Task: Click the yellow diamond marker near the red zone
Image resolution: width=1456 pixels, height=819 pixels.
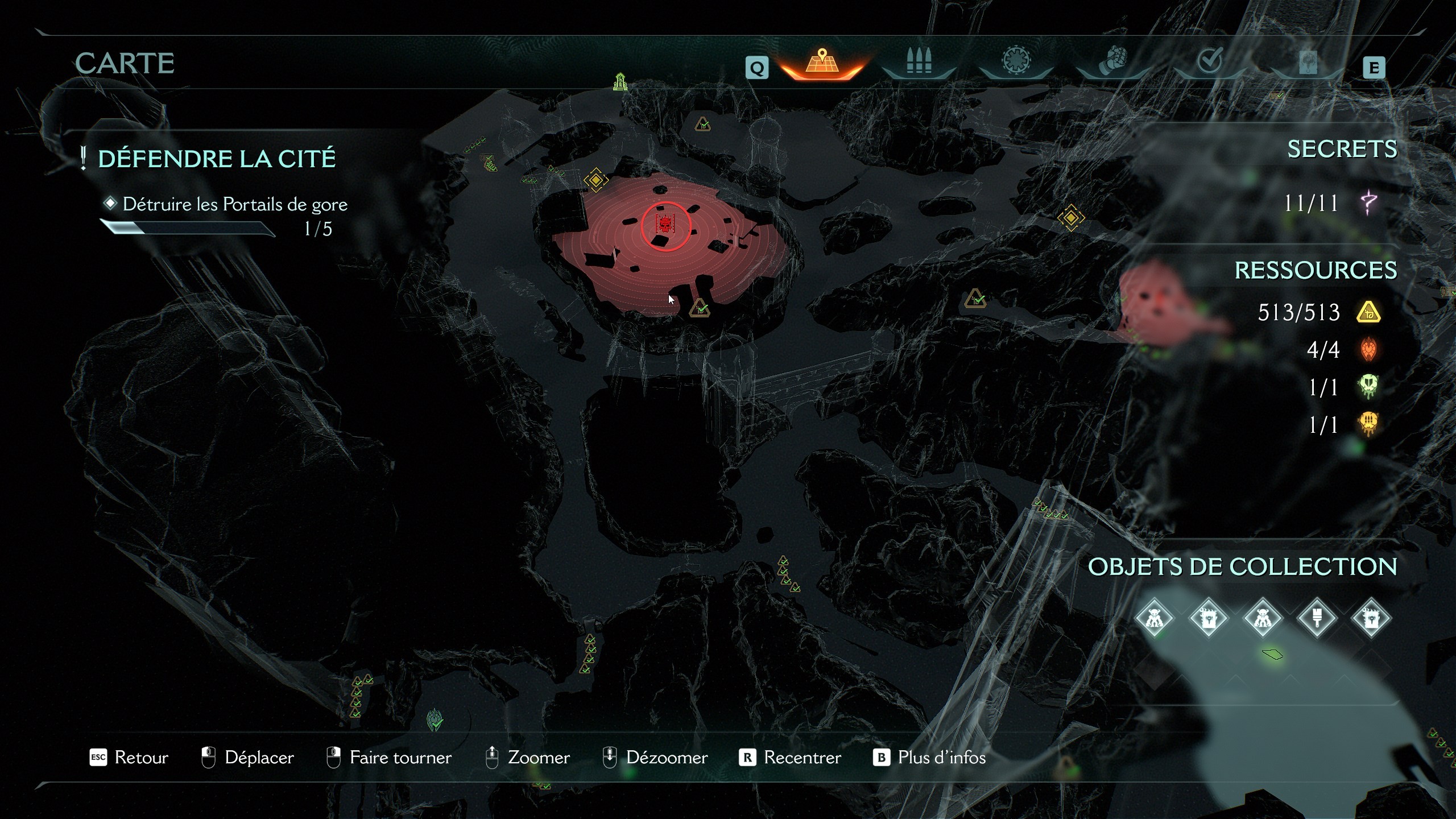Action: (x=595, y=181)
